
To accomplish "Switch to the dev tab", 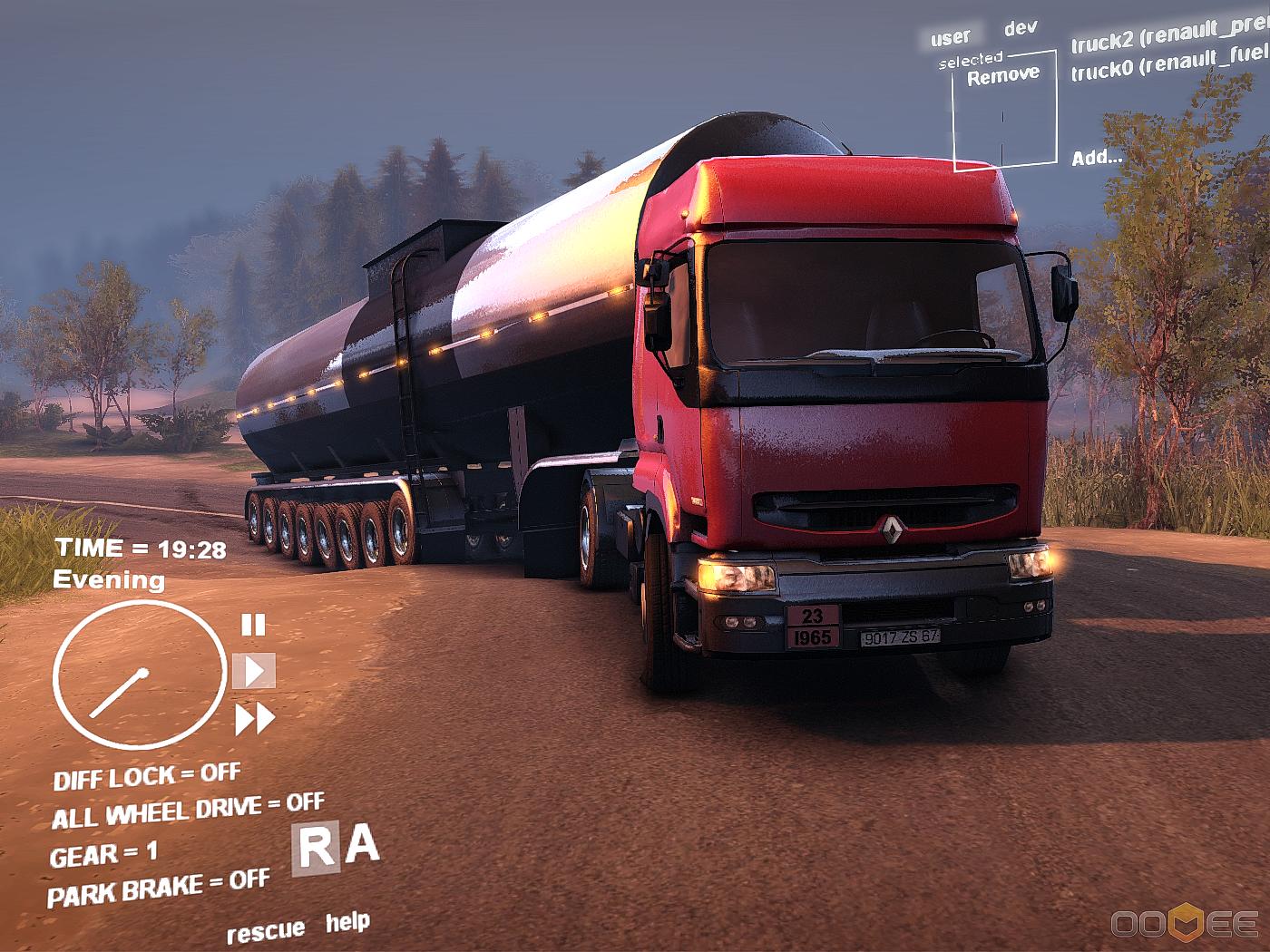I will tap(1021, 28).
